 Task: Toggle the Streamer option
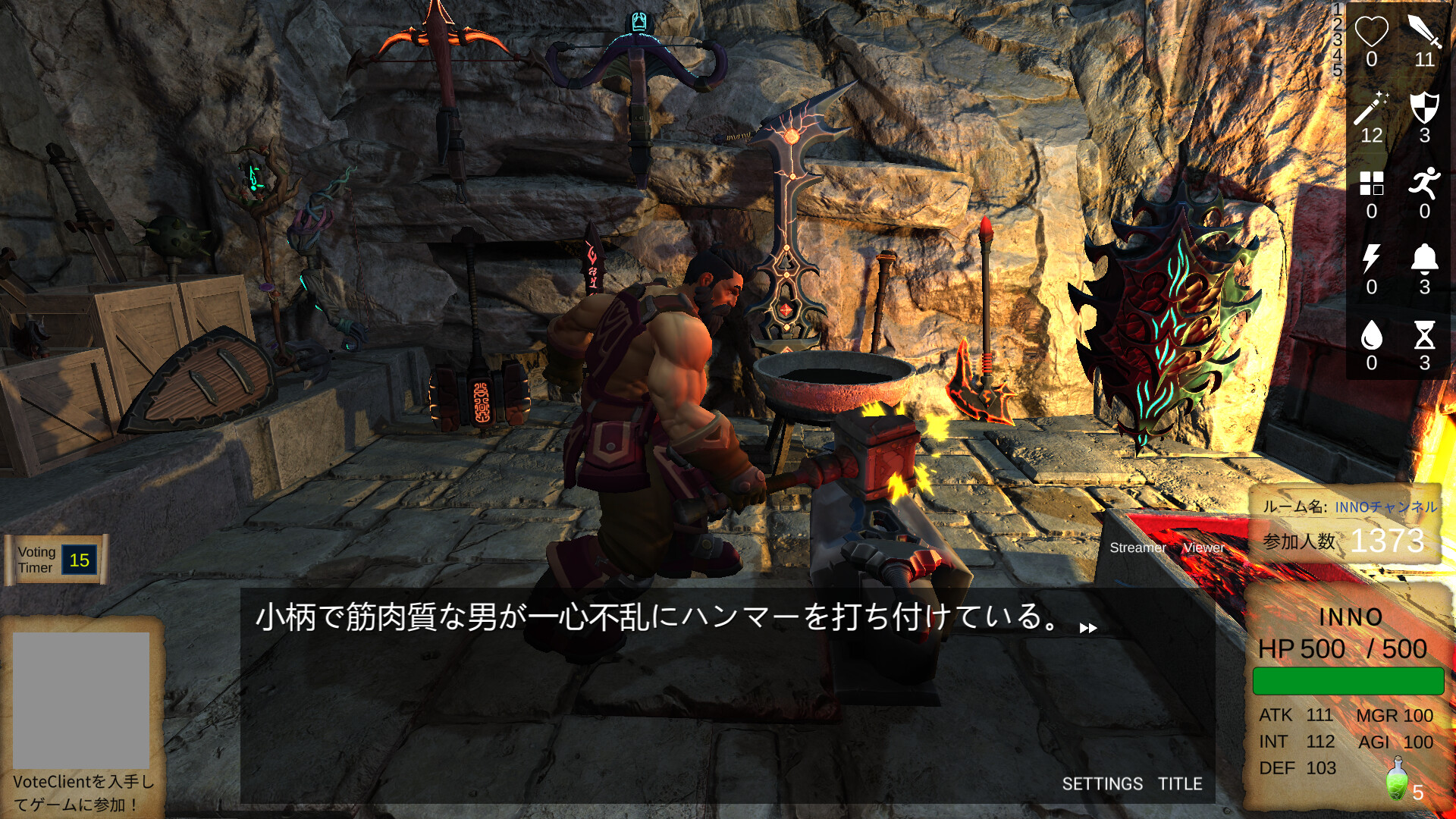tap(1138, 548)
